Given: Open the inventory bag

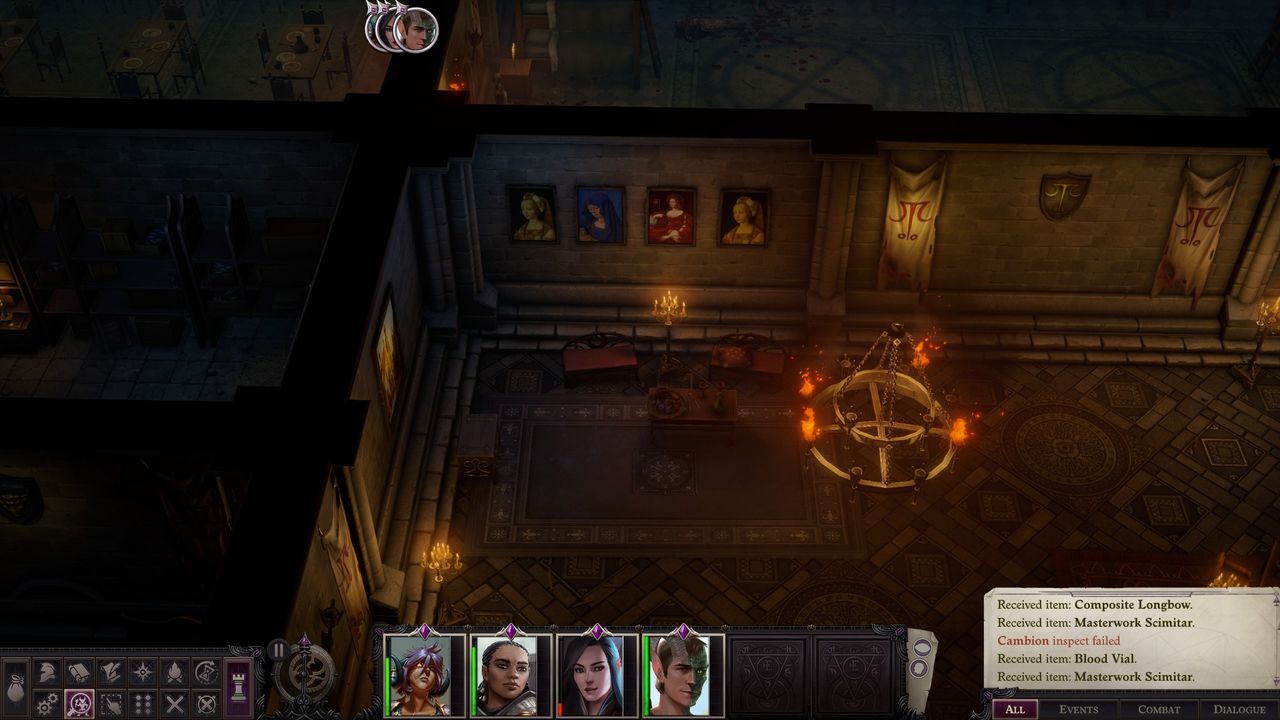Looking at the screenshot, I should tap(17, 689).
